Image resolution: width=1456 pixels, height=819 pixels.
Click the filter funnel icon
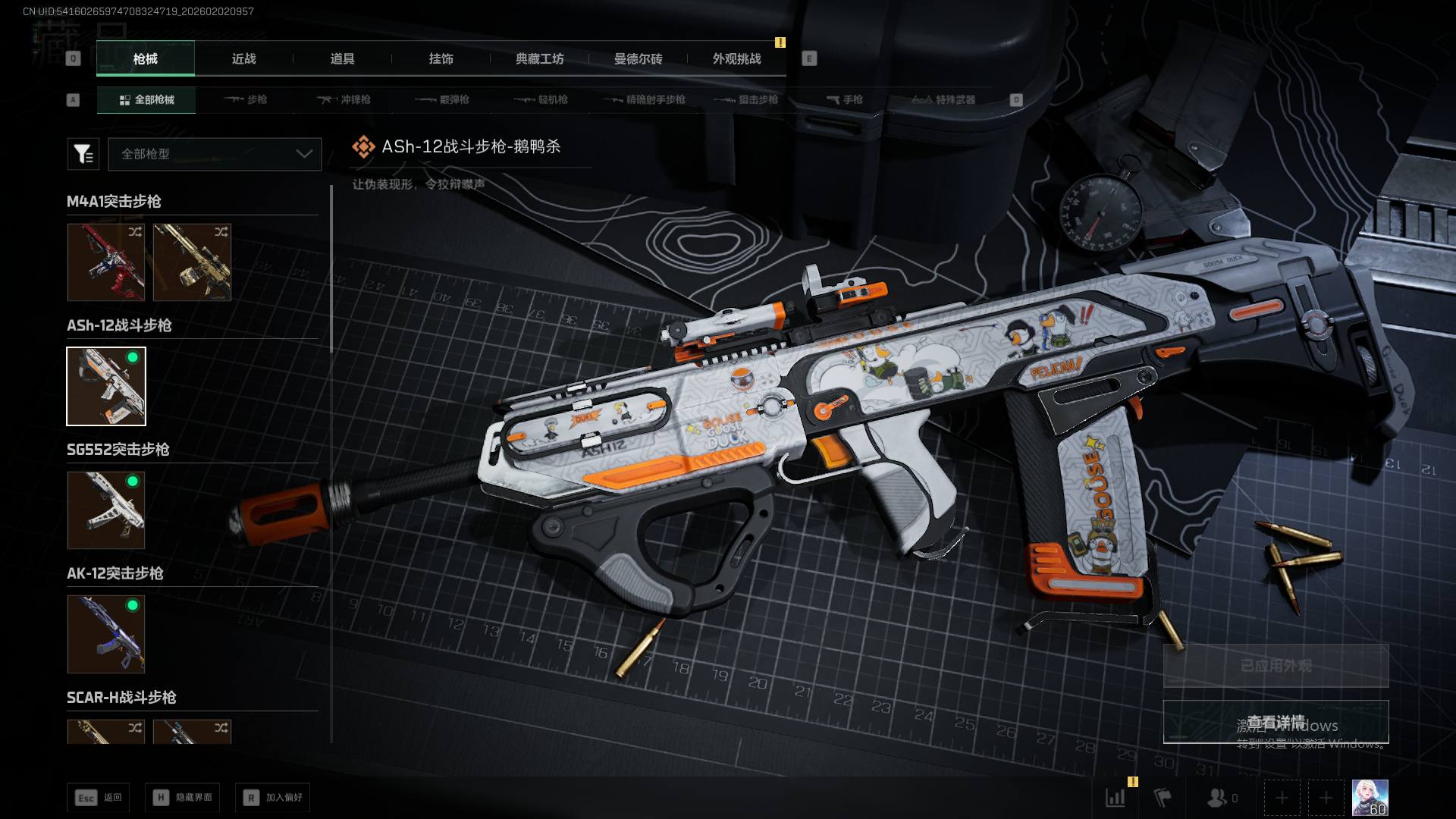[x=83, y=154]
